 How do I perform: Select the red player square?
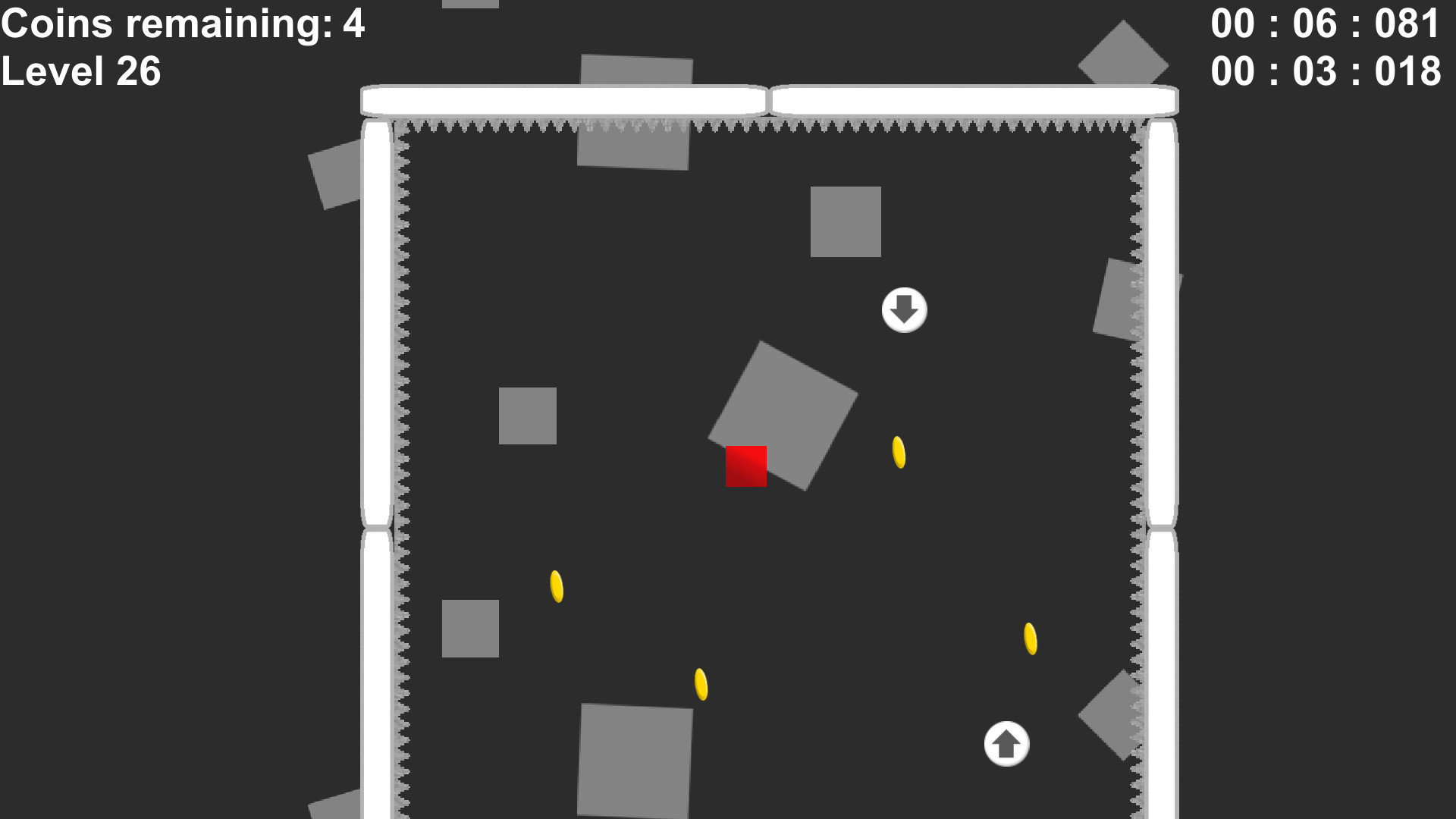tap(747, 466)
